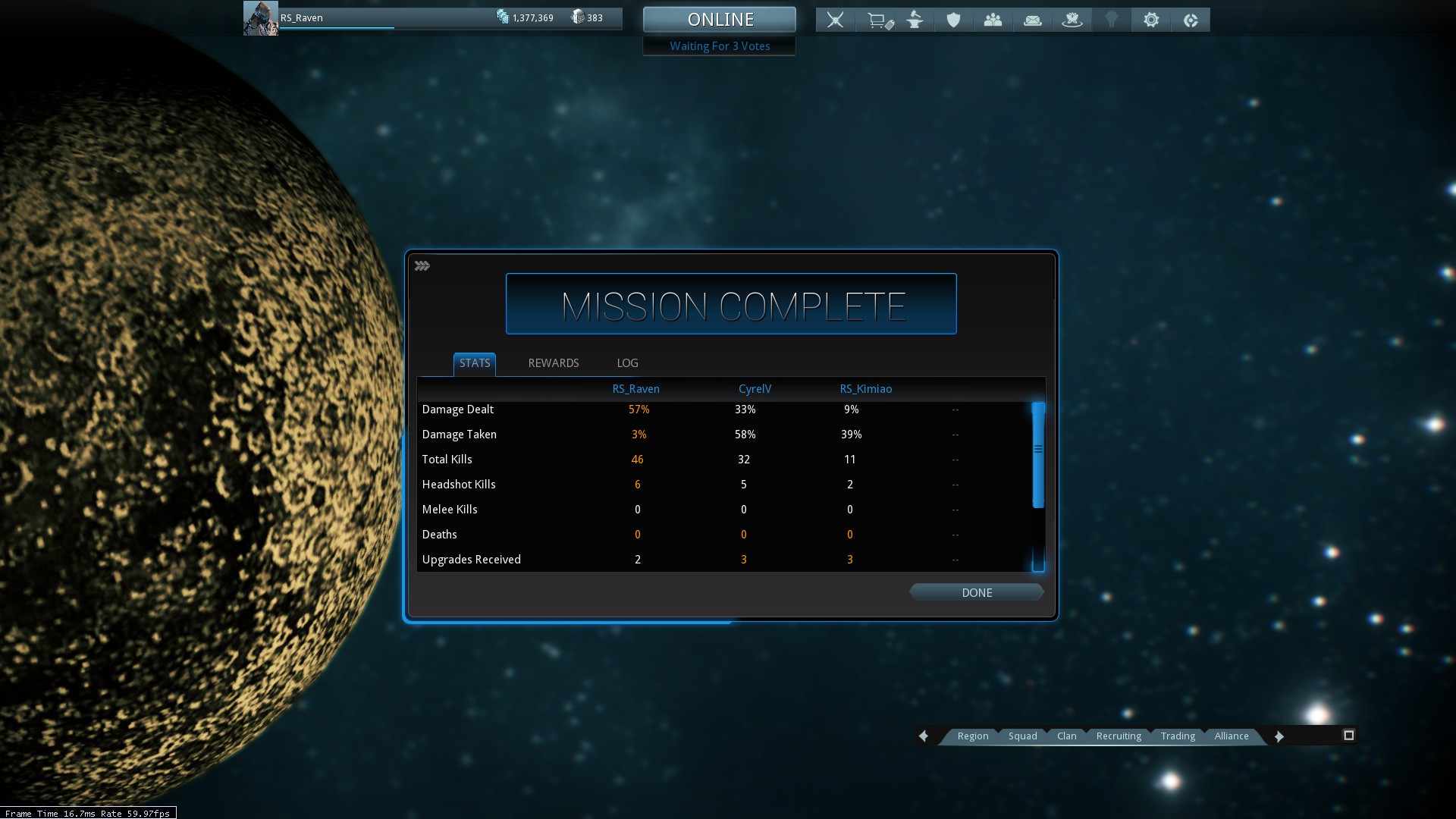Click the RS_Raven player profile avatar
This screenshot has width=1456, height=819.
tap(260, 18)
